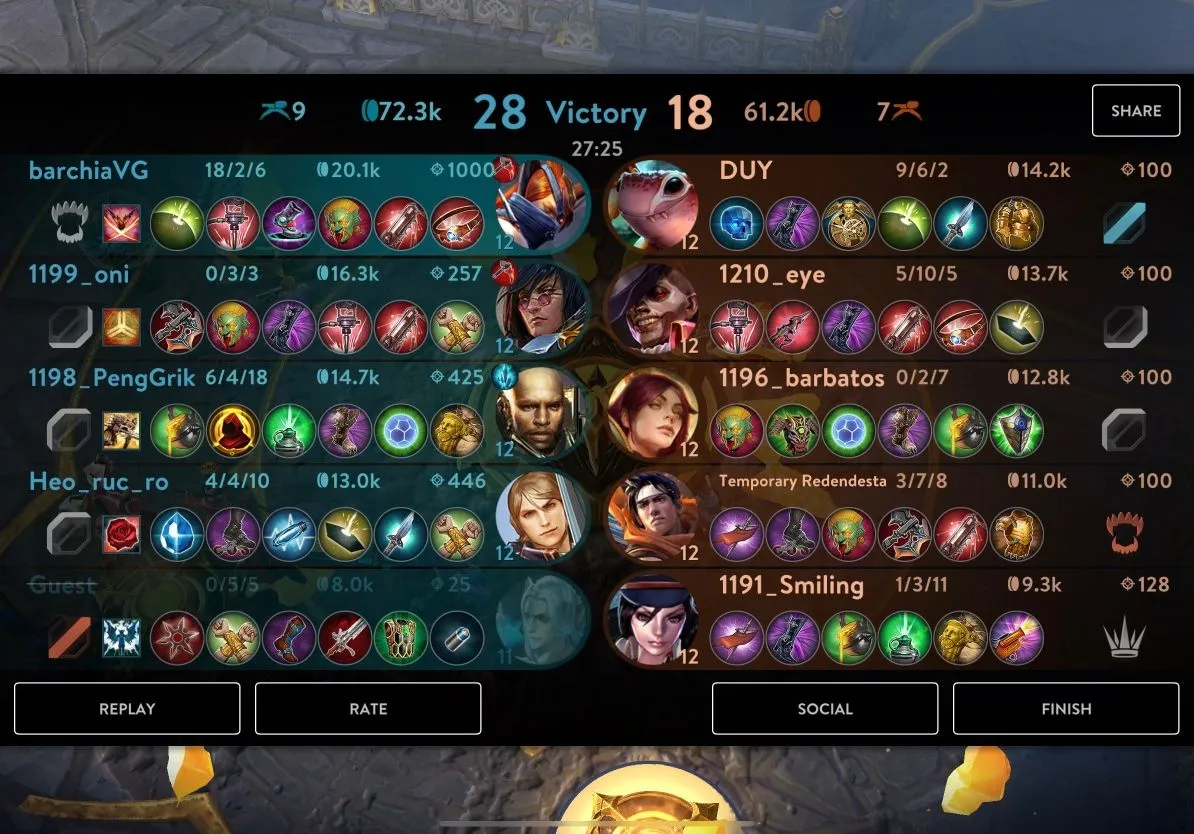
Task: Select 1191_Smiling's dark-haired hero portrait
Action: pyautogui.click(x=652, y=620)
